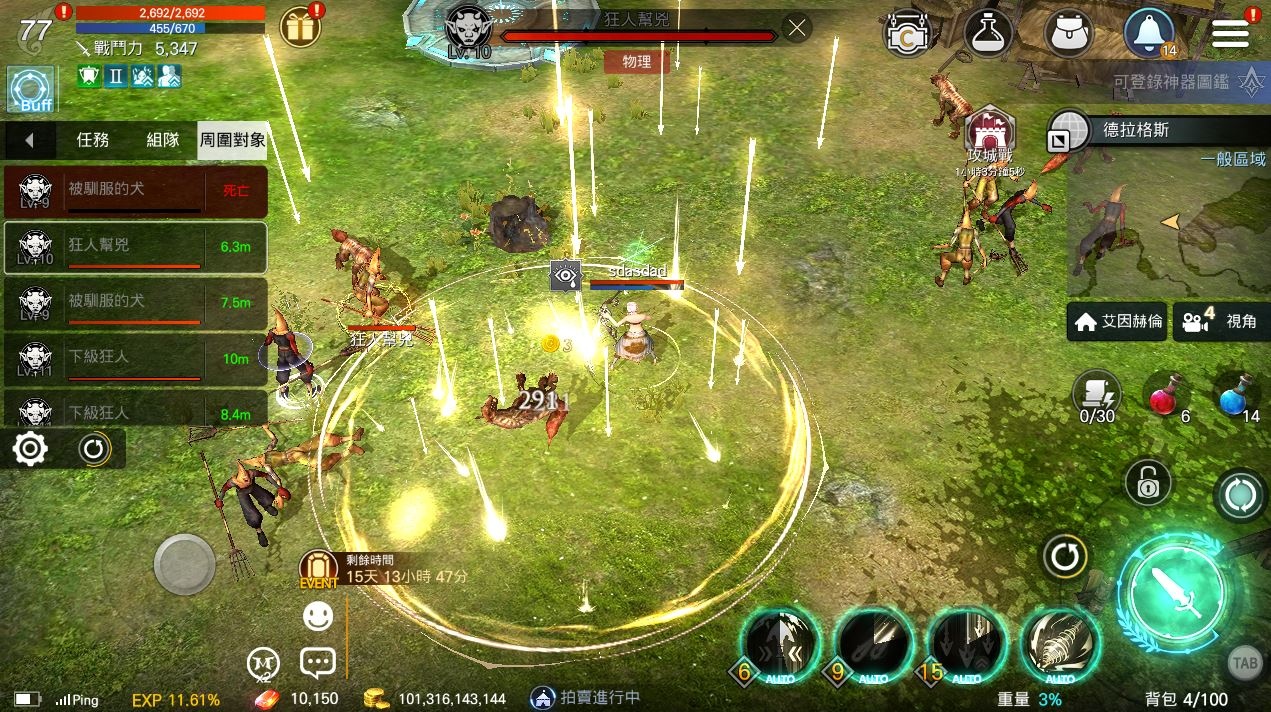This screenshot has height=712, width=1271.
Task: Select the 周圍對象 nearby targets tab
Action: click(232, 140)
